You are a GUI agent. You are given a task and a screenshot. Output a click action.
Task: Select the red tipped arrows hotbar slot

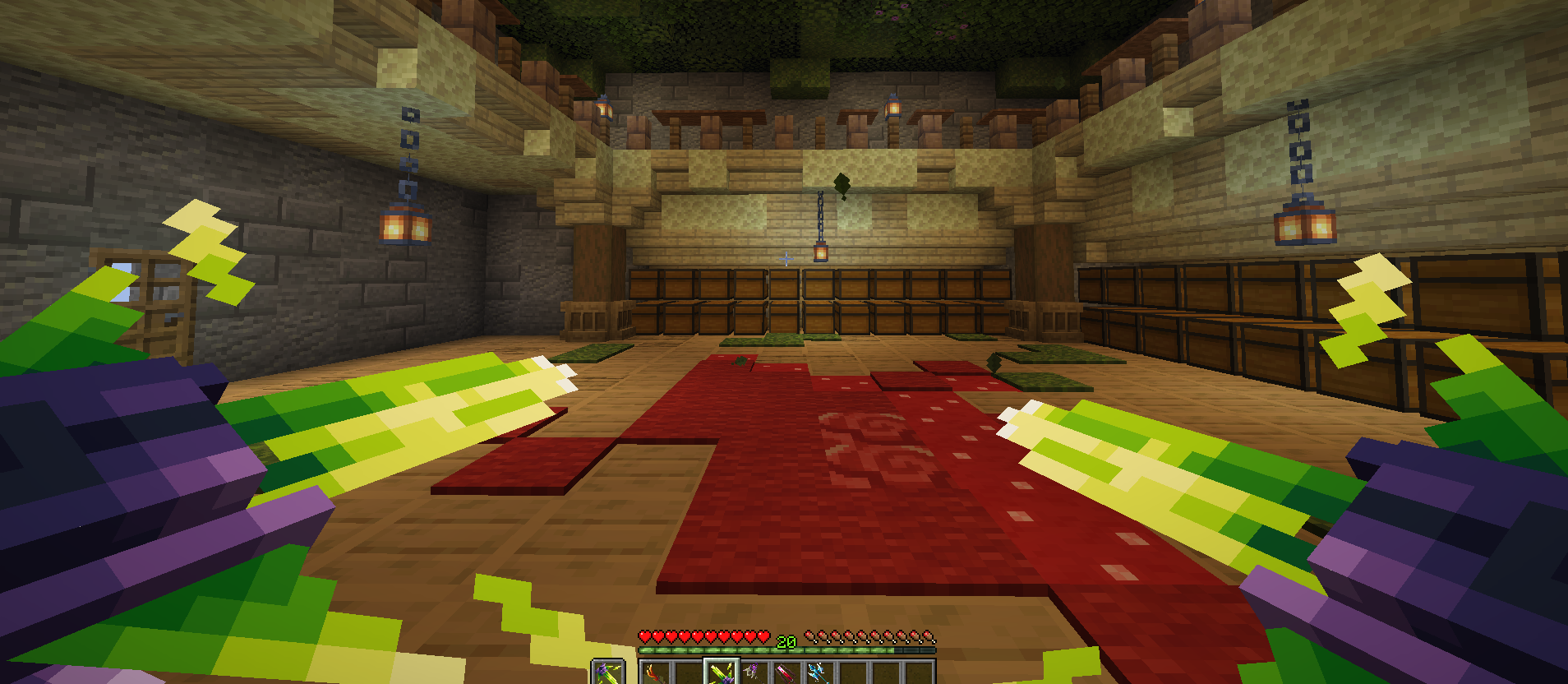[x=786, y=672]
